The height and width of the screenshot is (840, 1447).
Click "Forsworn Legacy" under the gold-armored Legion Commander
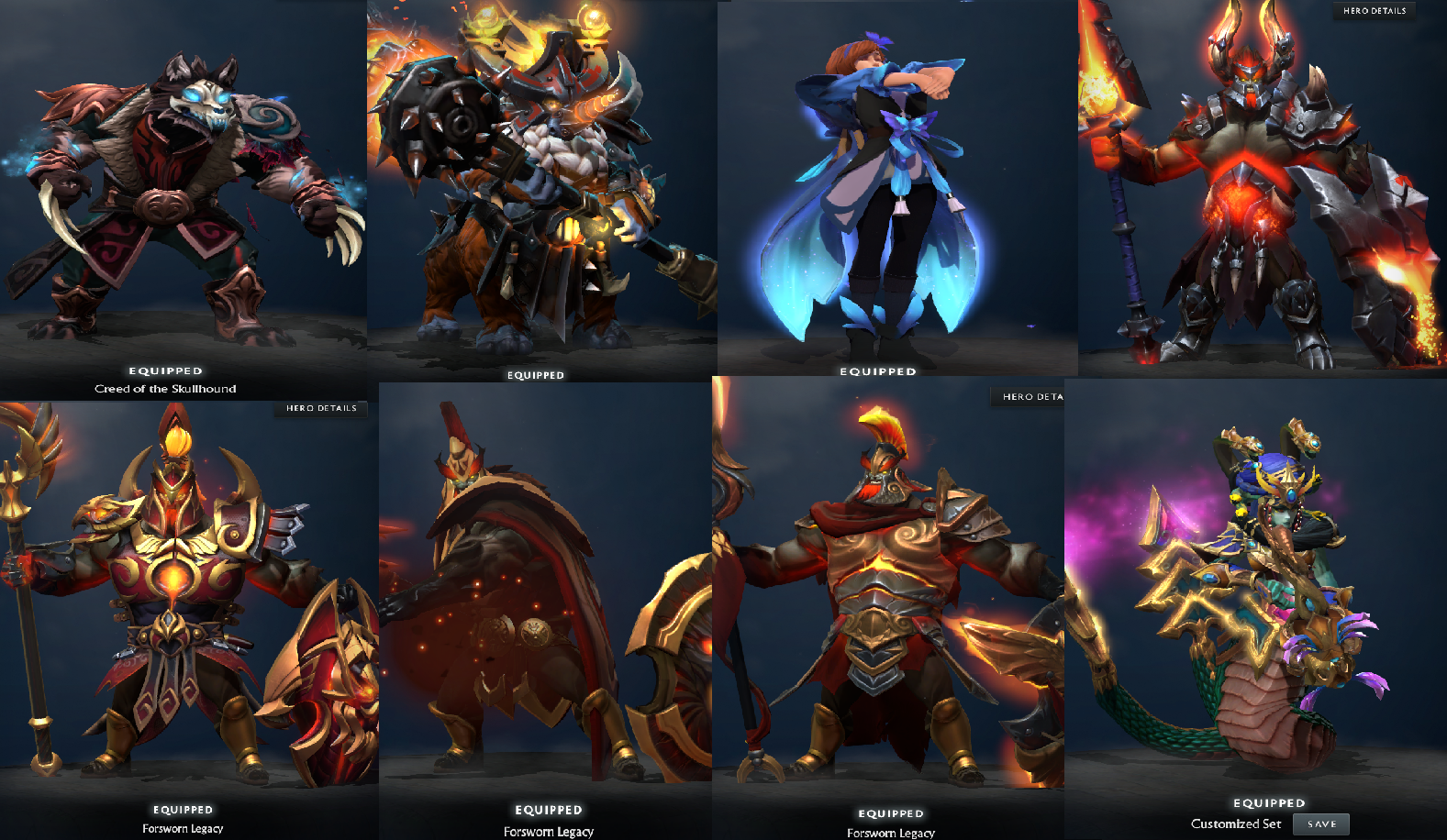click(x=890, y=833)
